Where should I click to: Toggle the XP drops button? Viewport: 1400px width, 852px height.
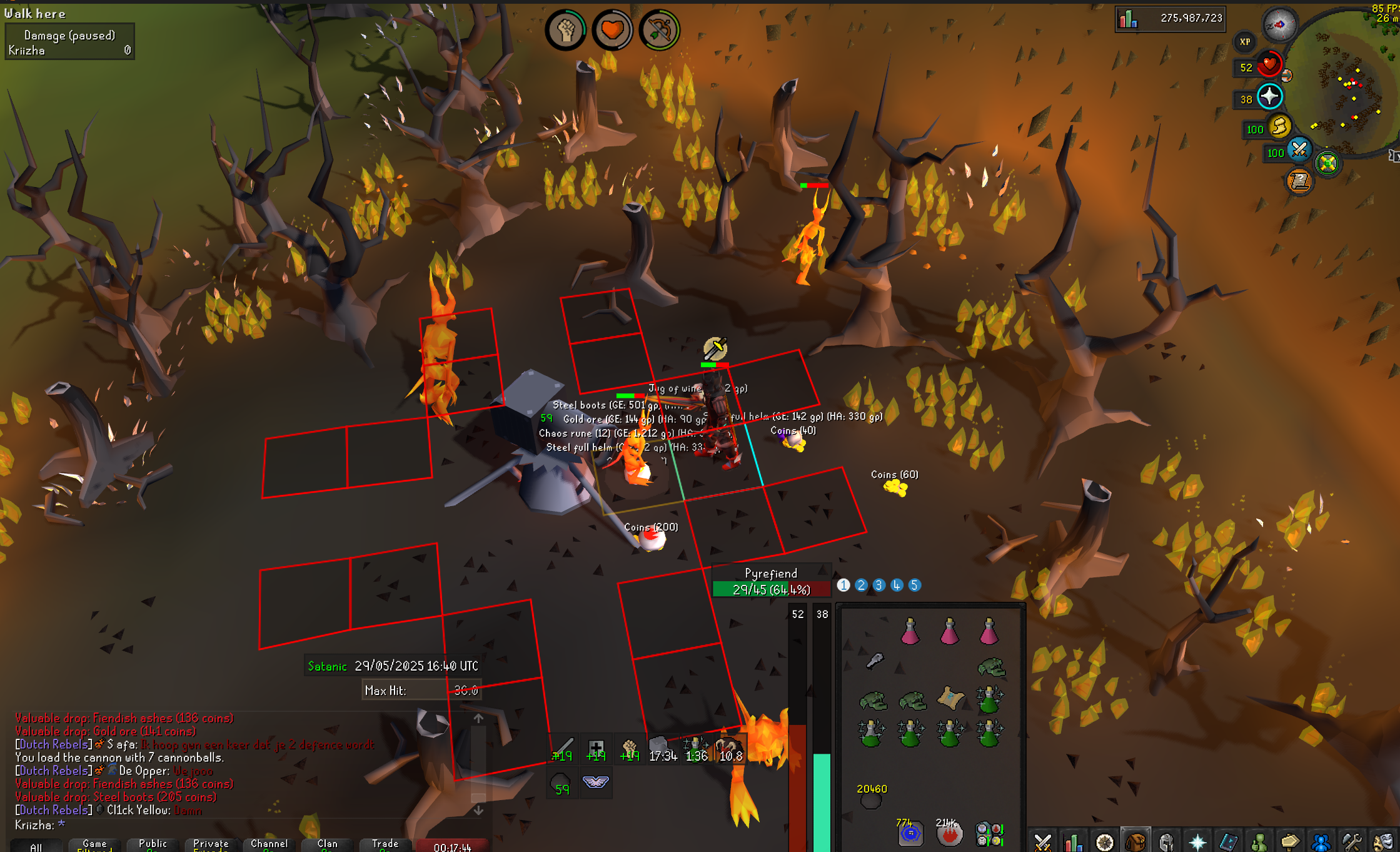click(1244, 42)
